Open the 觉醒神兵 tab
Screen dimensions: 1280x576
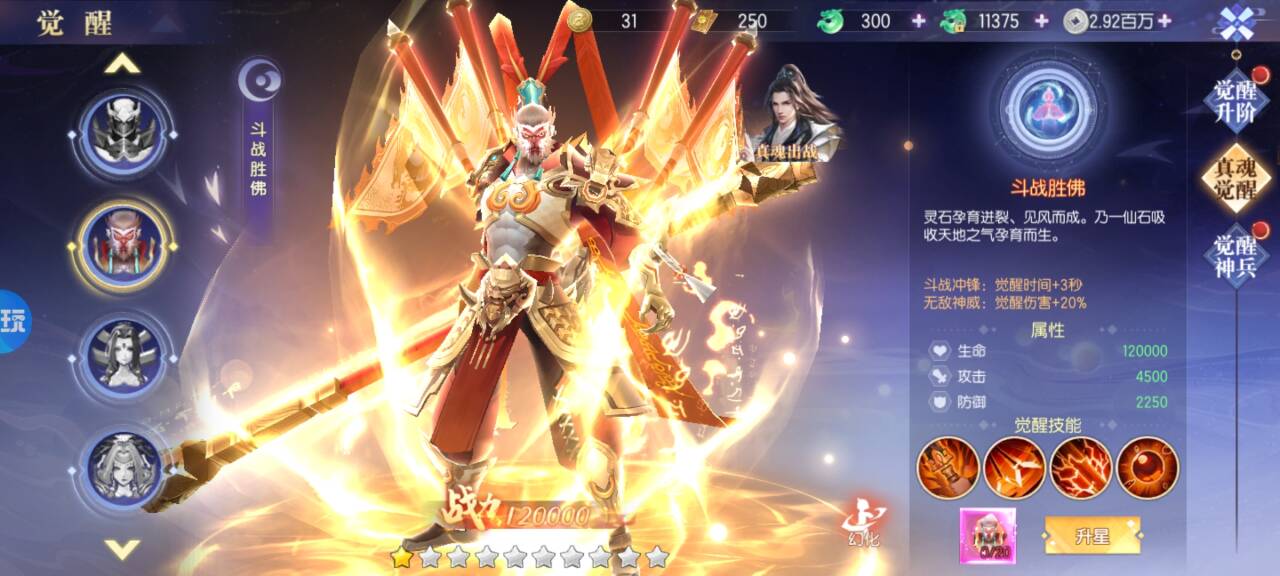[1235, 255]
